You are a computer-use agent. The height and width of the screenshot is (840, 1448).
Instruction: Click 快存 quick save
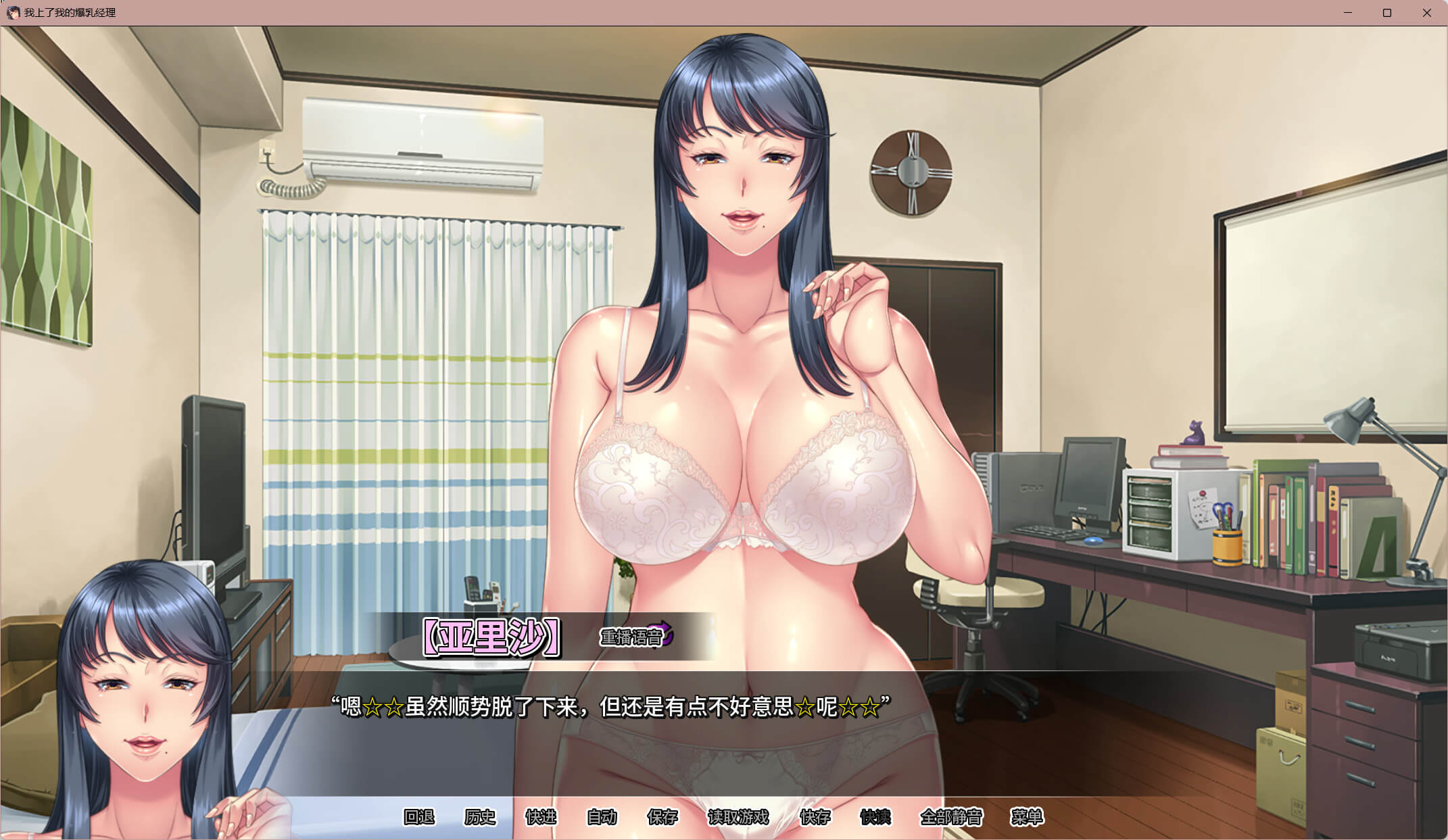[815, 817]
